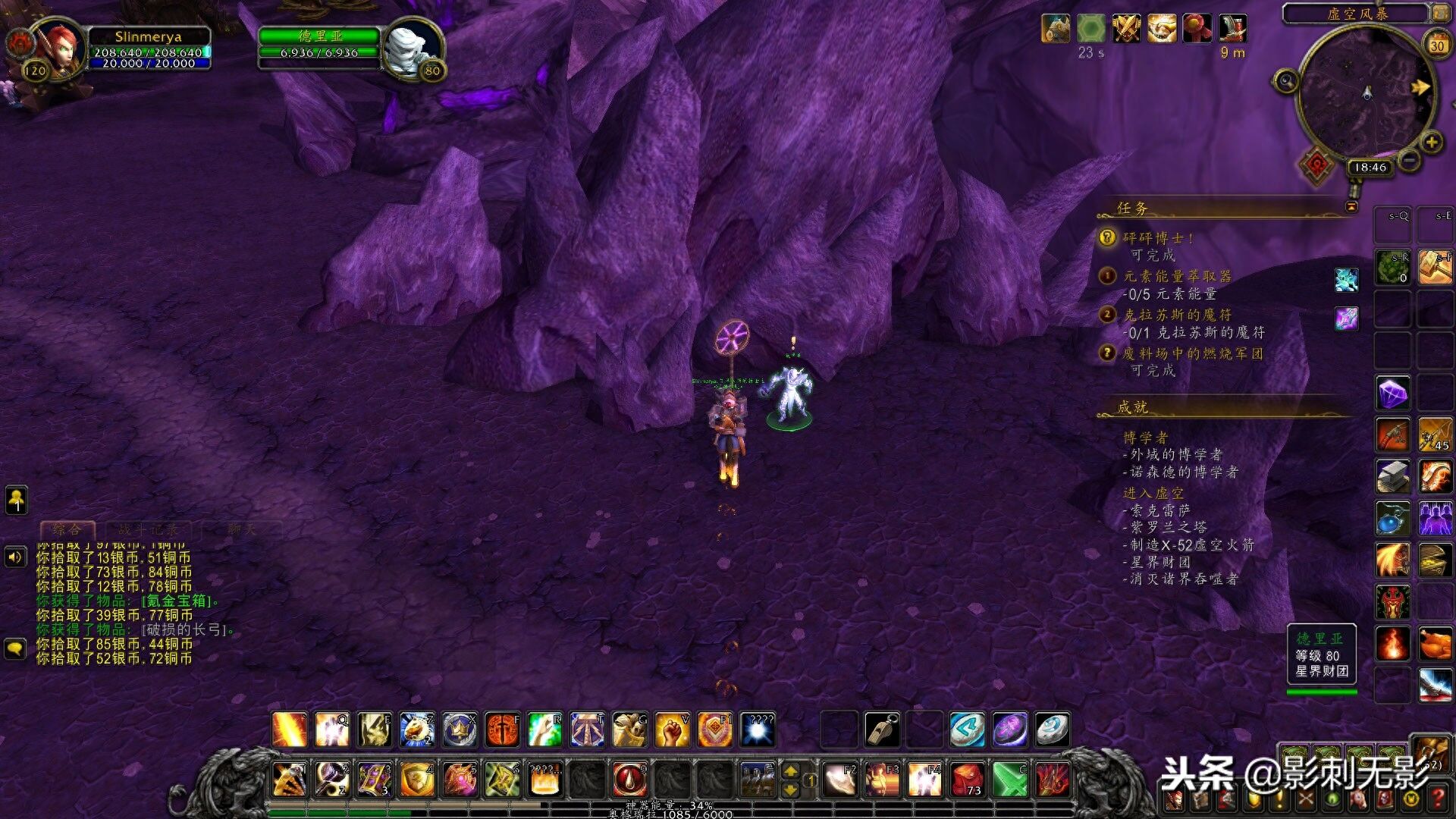
Task: Select the completed quest 魔料场中的燃烧军团
Action: (1192, 353)
